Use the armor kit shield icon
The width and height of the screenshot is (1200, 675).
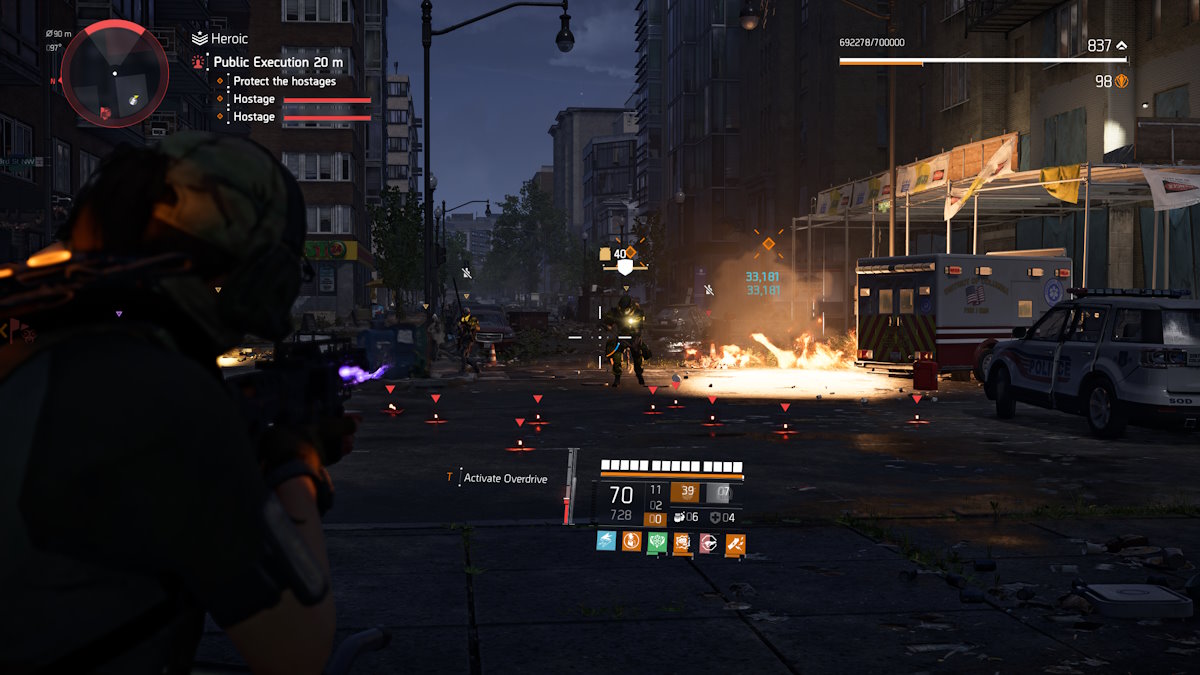pyautogui.click(x=715, y=517)
